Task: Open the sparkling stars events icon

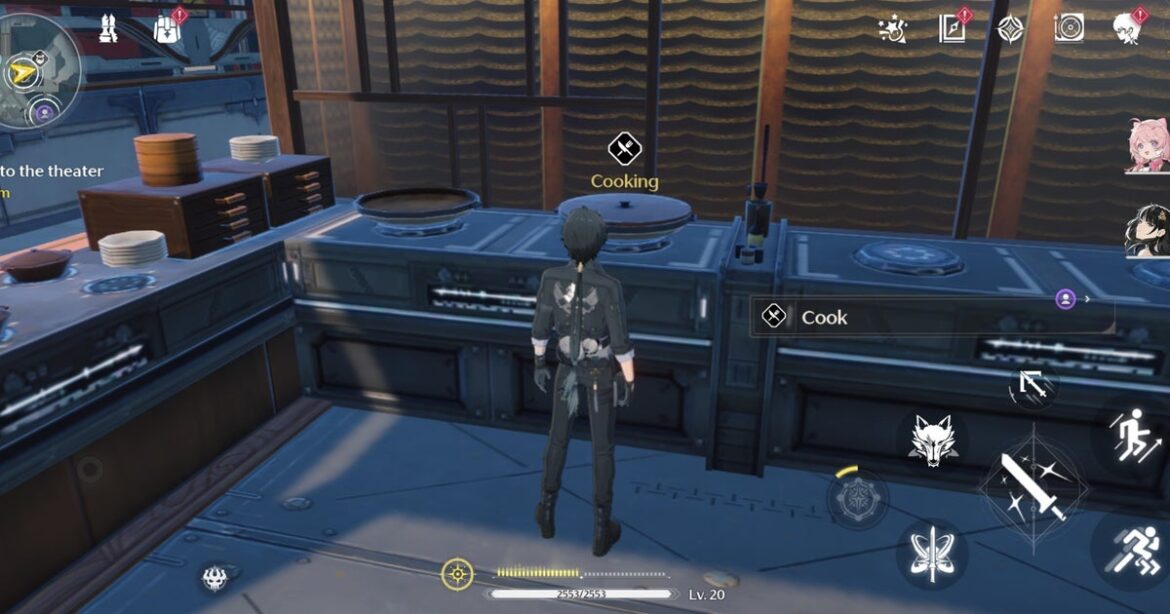Action: [892, 29]
